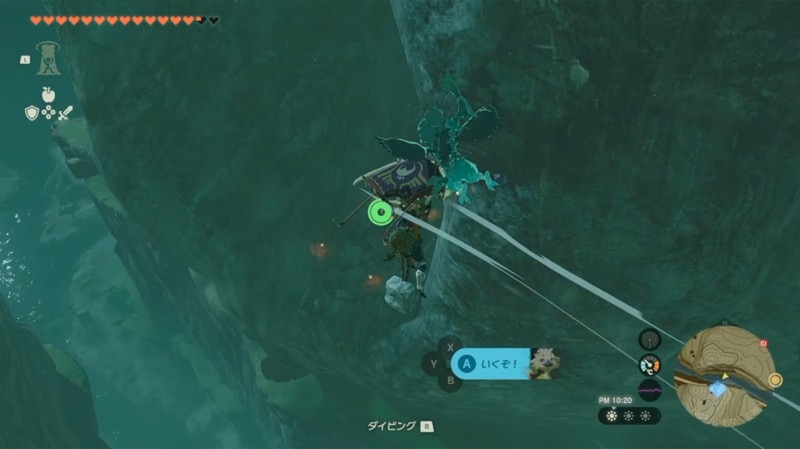Activate the いくぞ! Tulin prompt
Viewport: 800px width, 449px height.
[x=491, y=364]
